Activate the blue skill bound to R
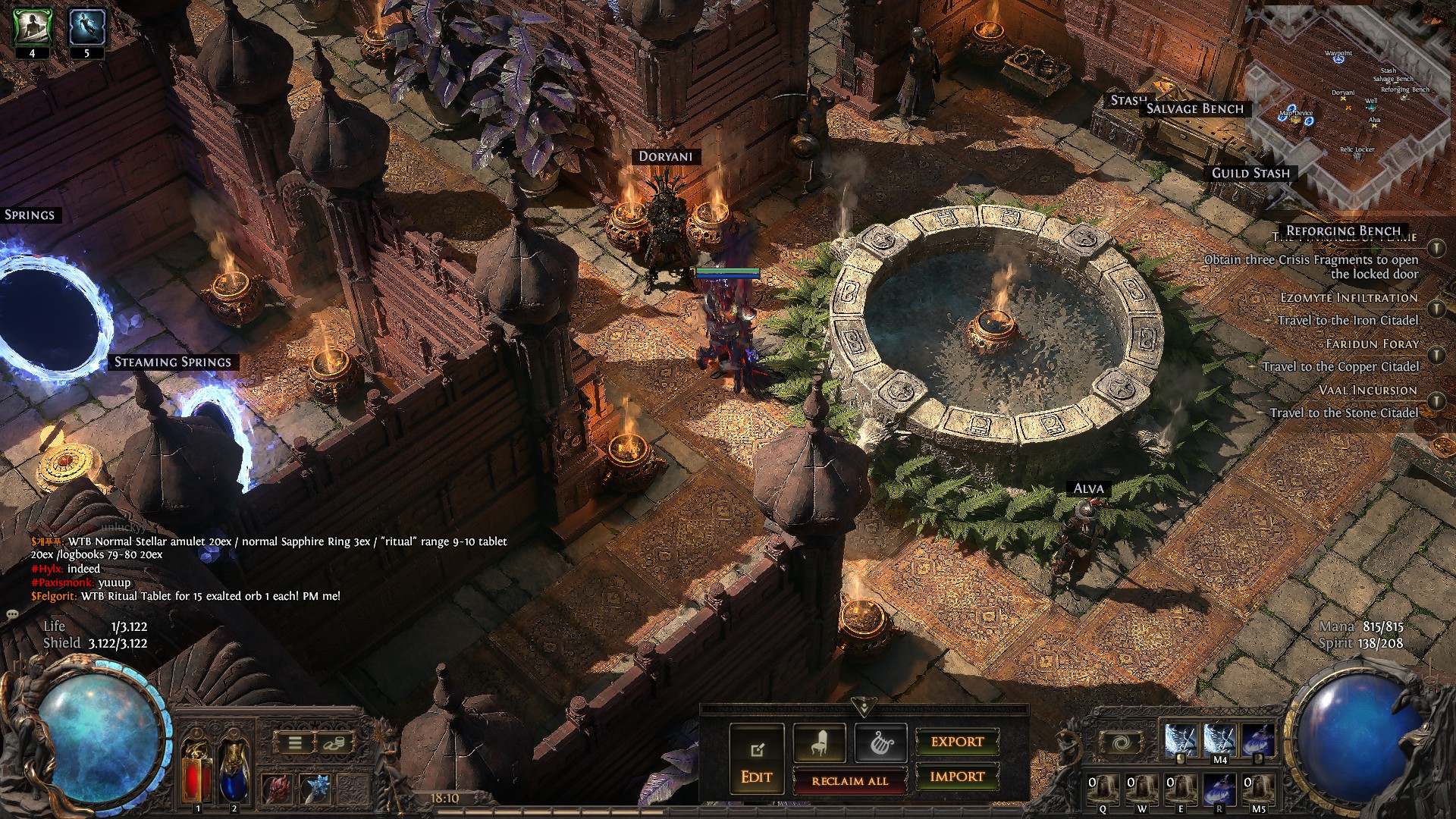This screenshot has width=1456, height=819. [x=1219, y=789]
